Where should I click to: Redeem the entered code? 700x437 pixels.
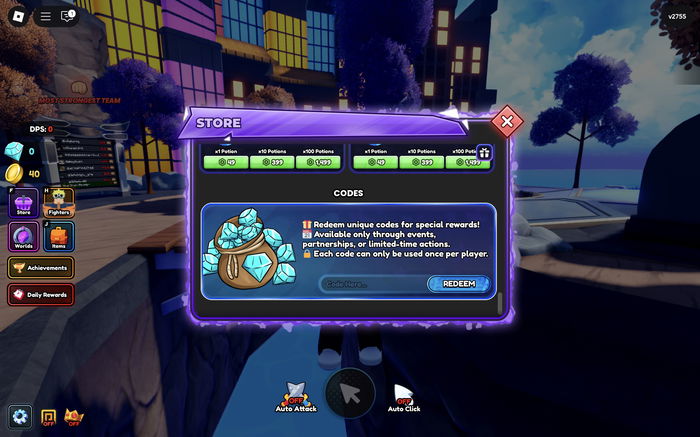(x=459, y=284)
